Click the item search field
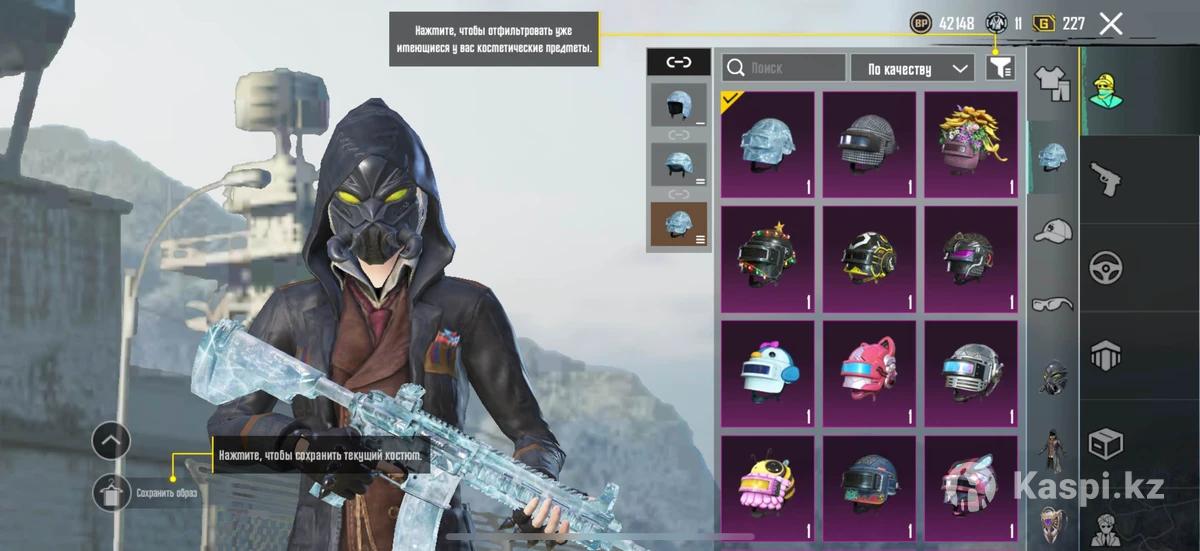This screenshot has height=551, width=1200. point(783,68)
